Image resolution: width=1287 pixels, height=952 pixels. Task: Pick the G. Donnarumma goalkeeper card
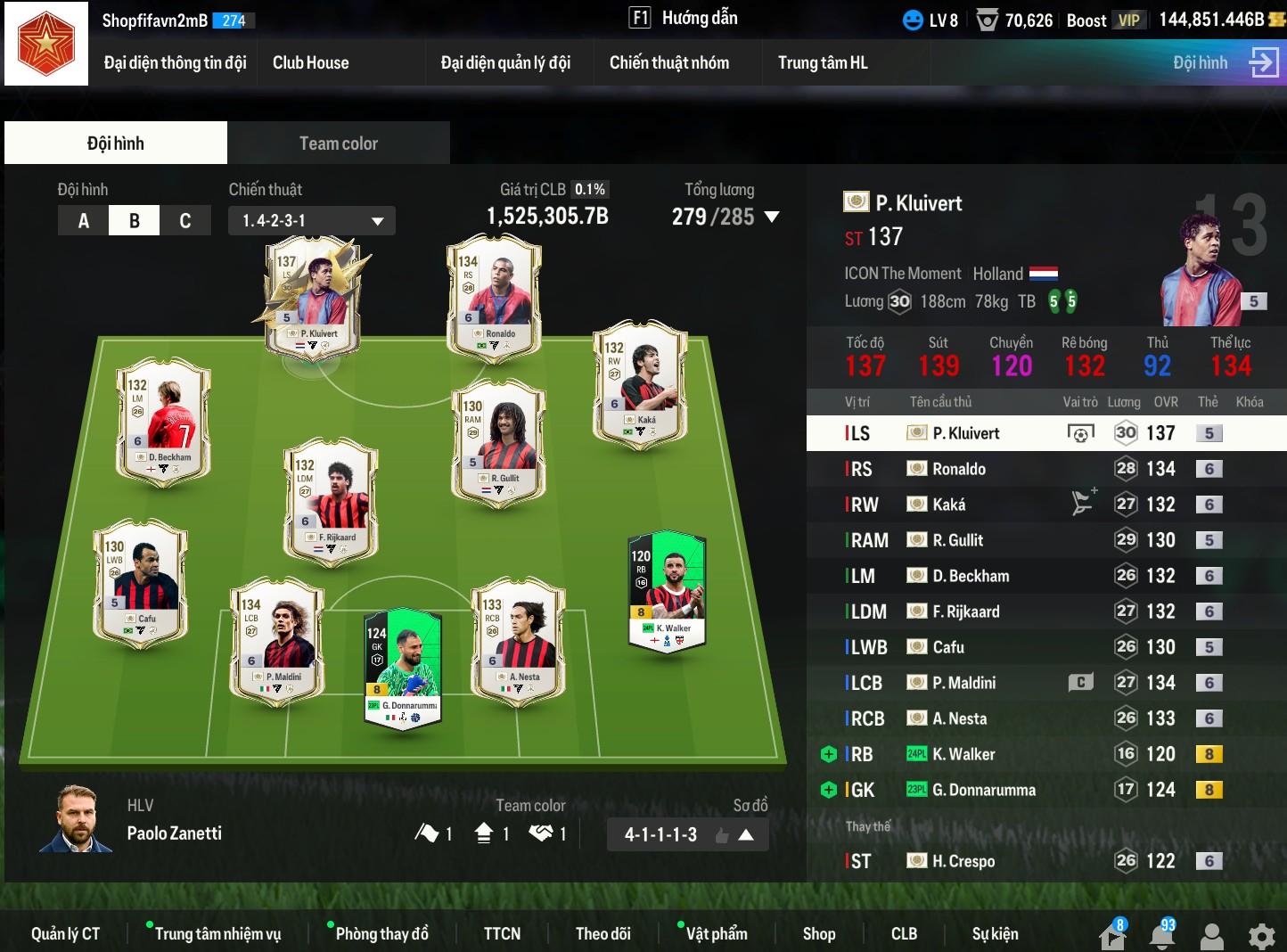[403, 669]
